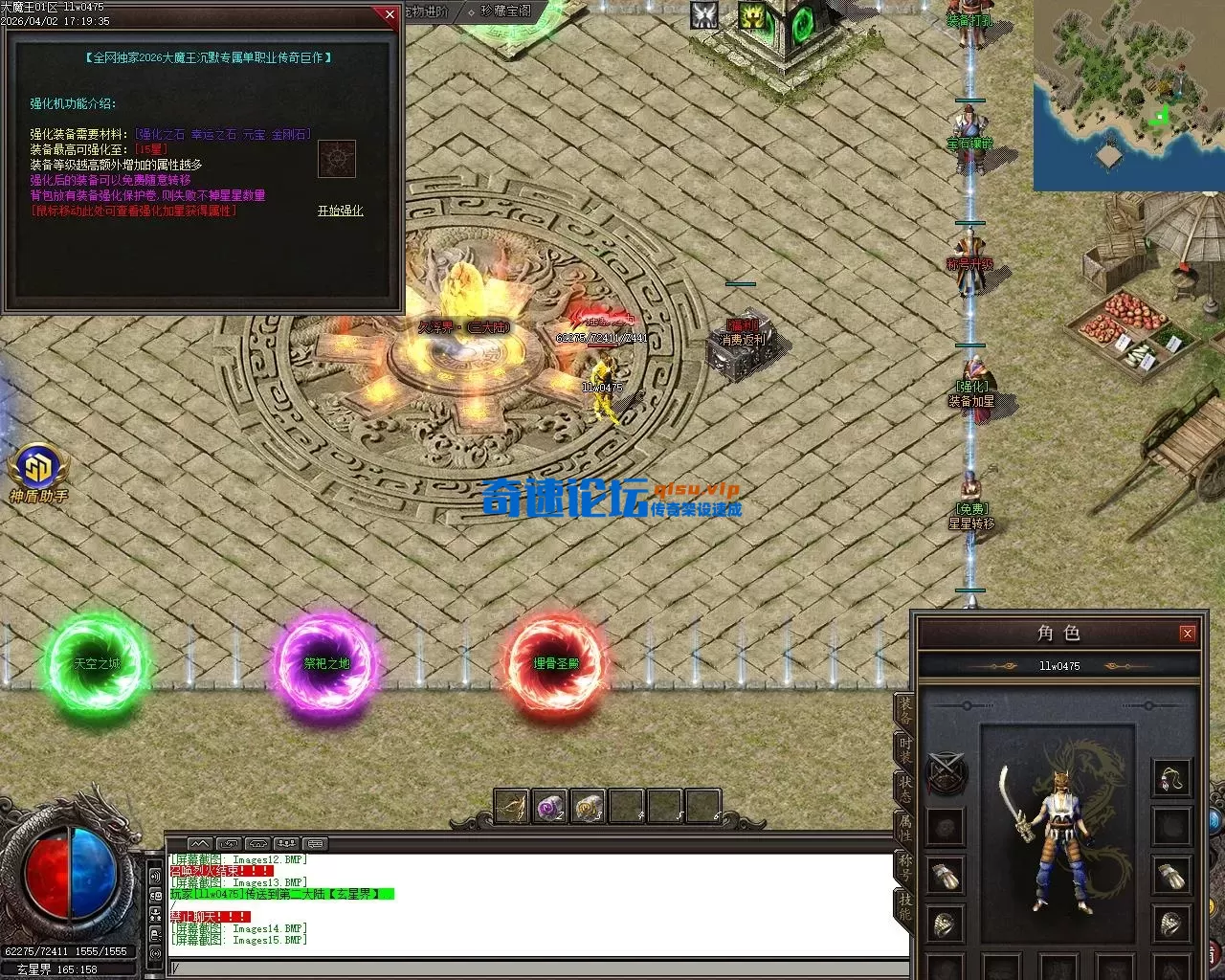Switch to the 技能 tab
1225x980 pixels.
[x=905, y=906]
